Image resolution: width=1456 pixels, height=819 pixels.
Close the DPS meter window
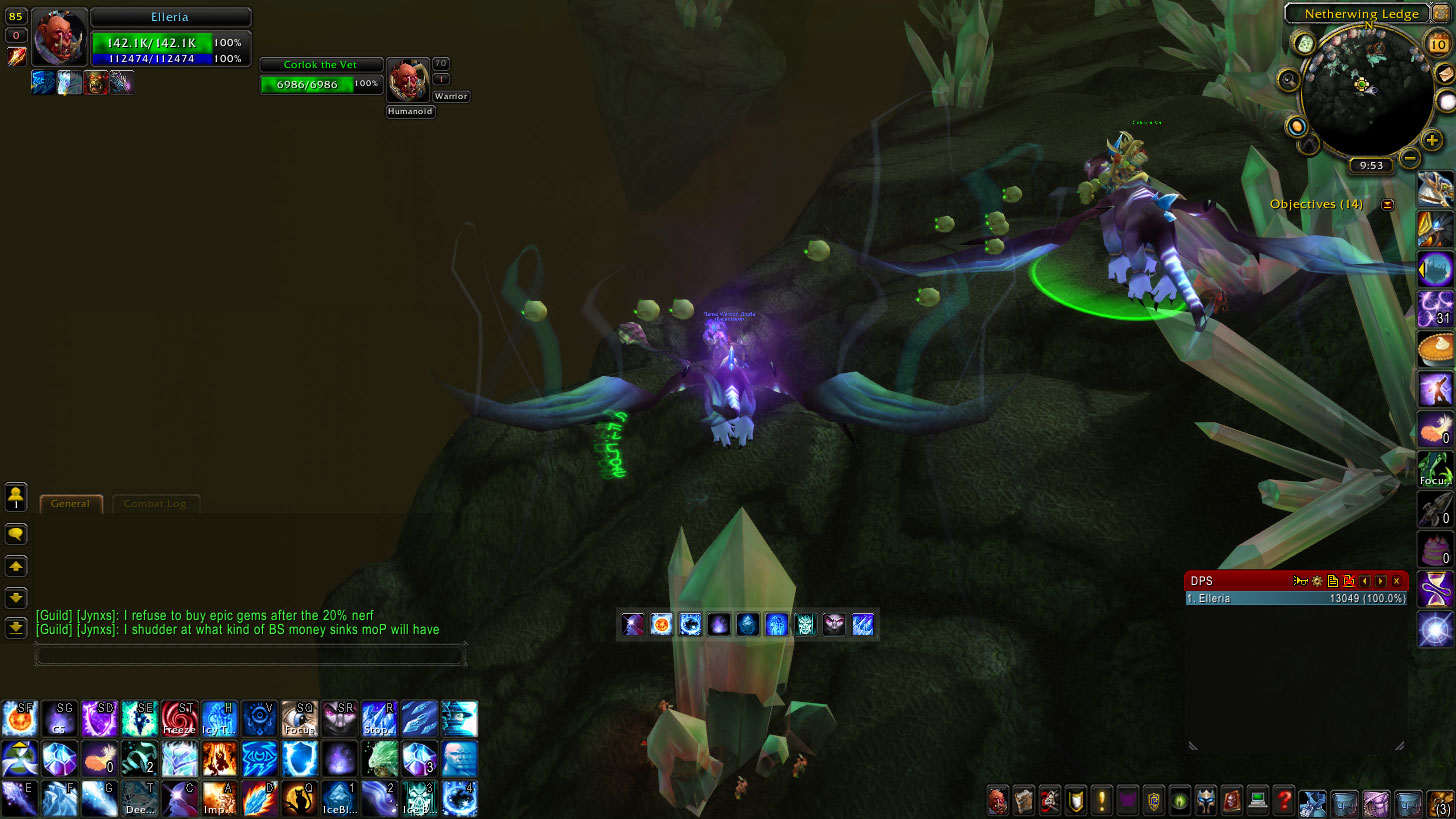point(1397,581)
